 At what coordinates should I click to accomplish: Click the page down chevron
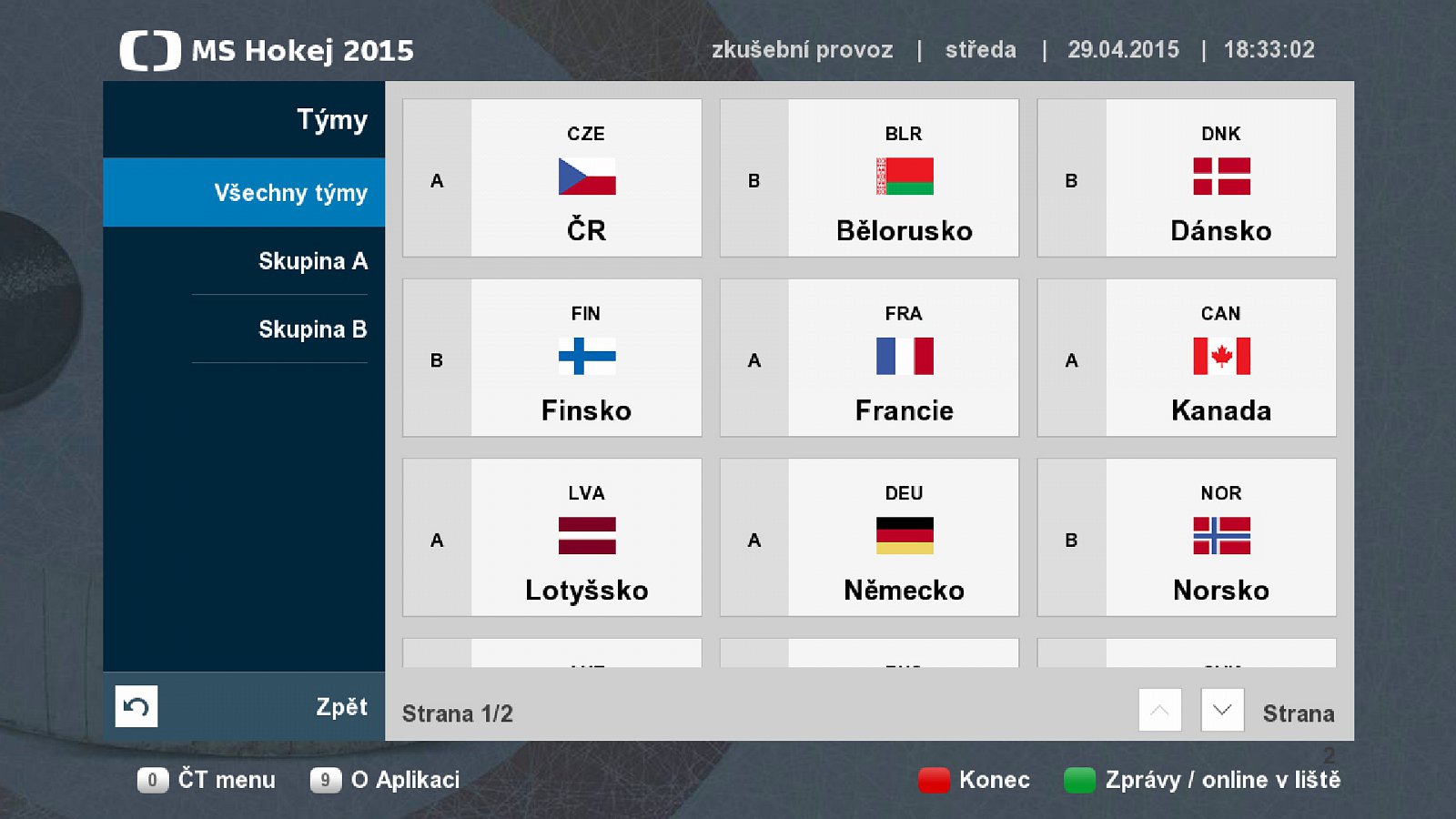[x=1222, y=711]
